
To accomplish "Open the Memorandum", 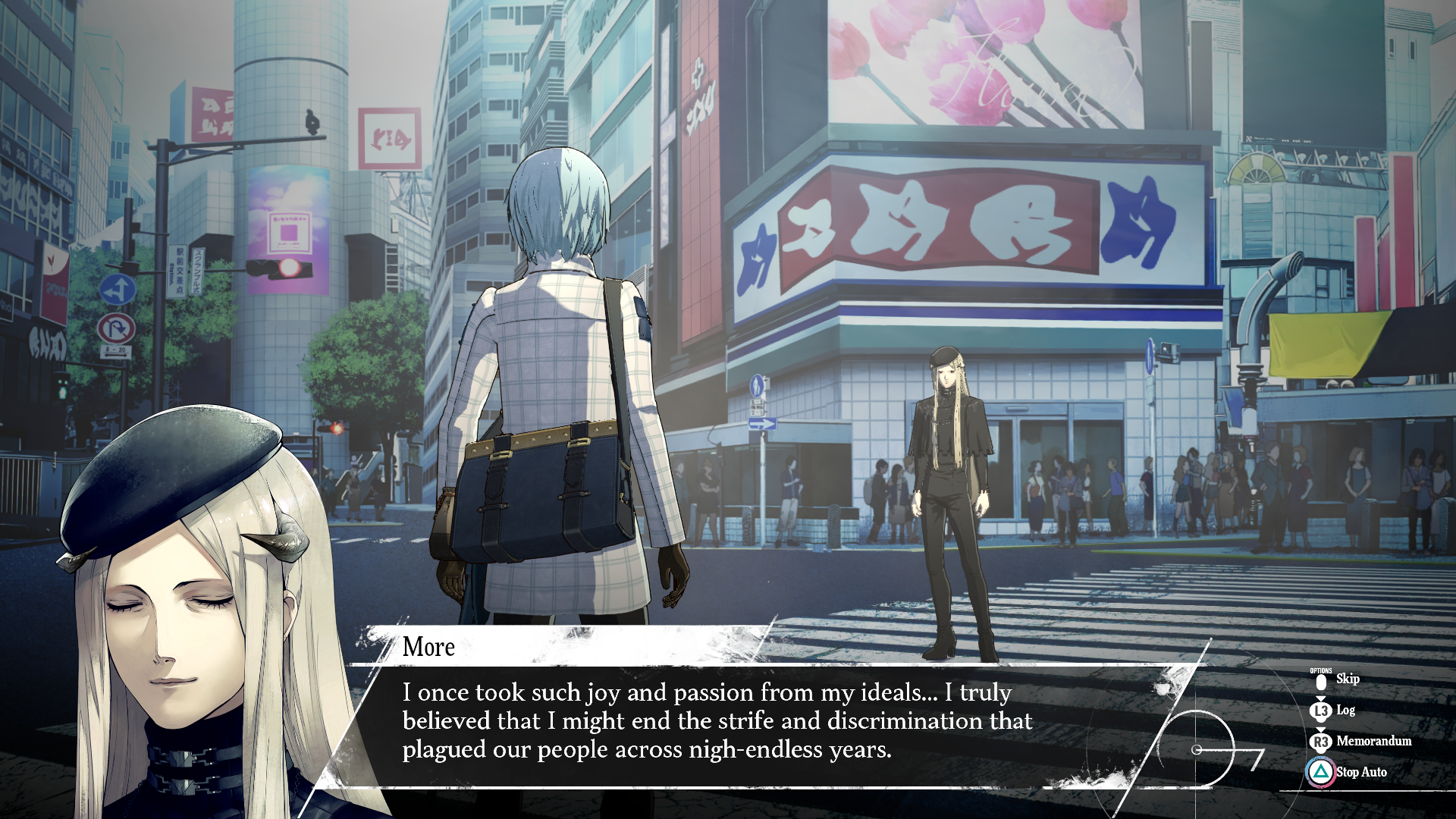I will pyautogui.click(x=1373, y=741).
